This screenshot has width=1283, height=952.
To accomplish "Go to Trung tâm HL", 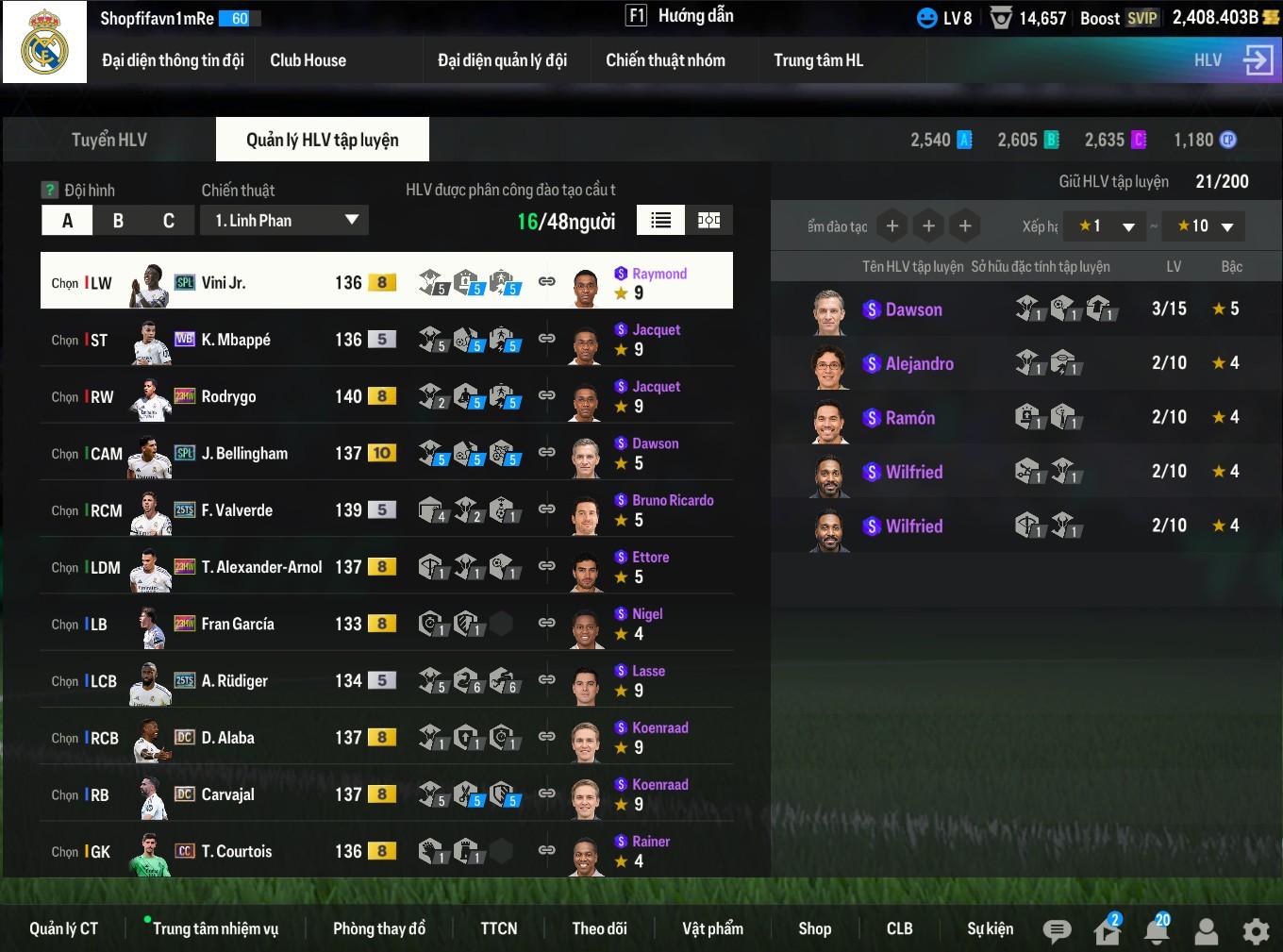I will click(818, 60).
